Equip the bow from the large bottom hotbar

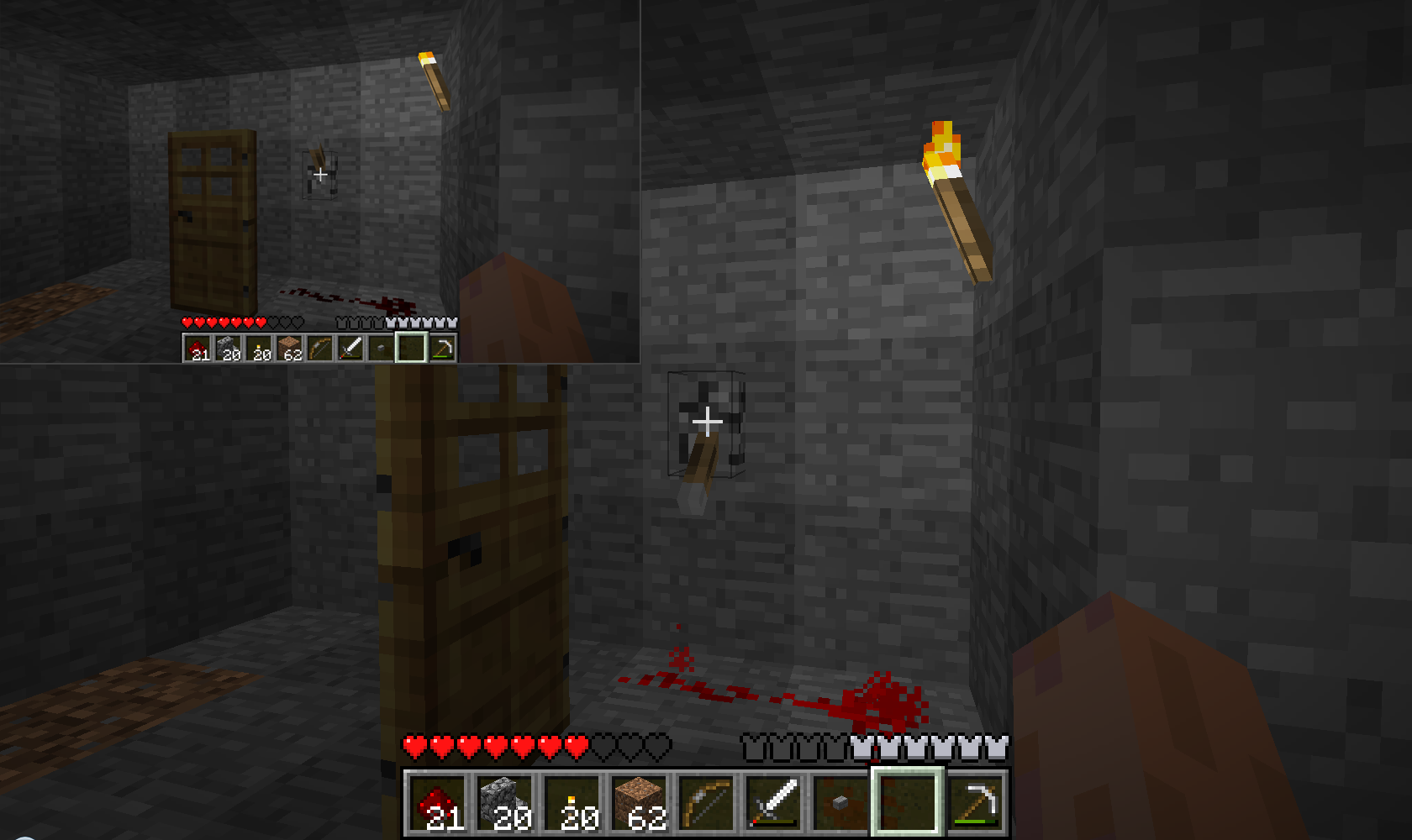click(707, 802)
